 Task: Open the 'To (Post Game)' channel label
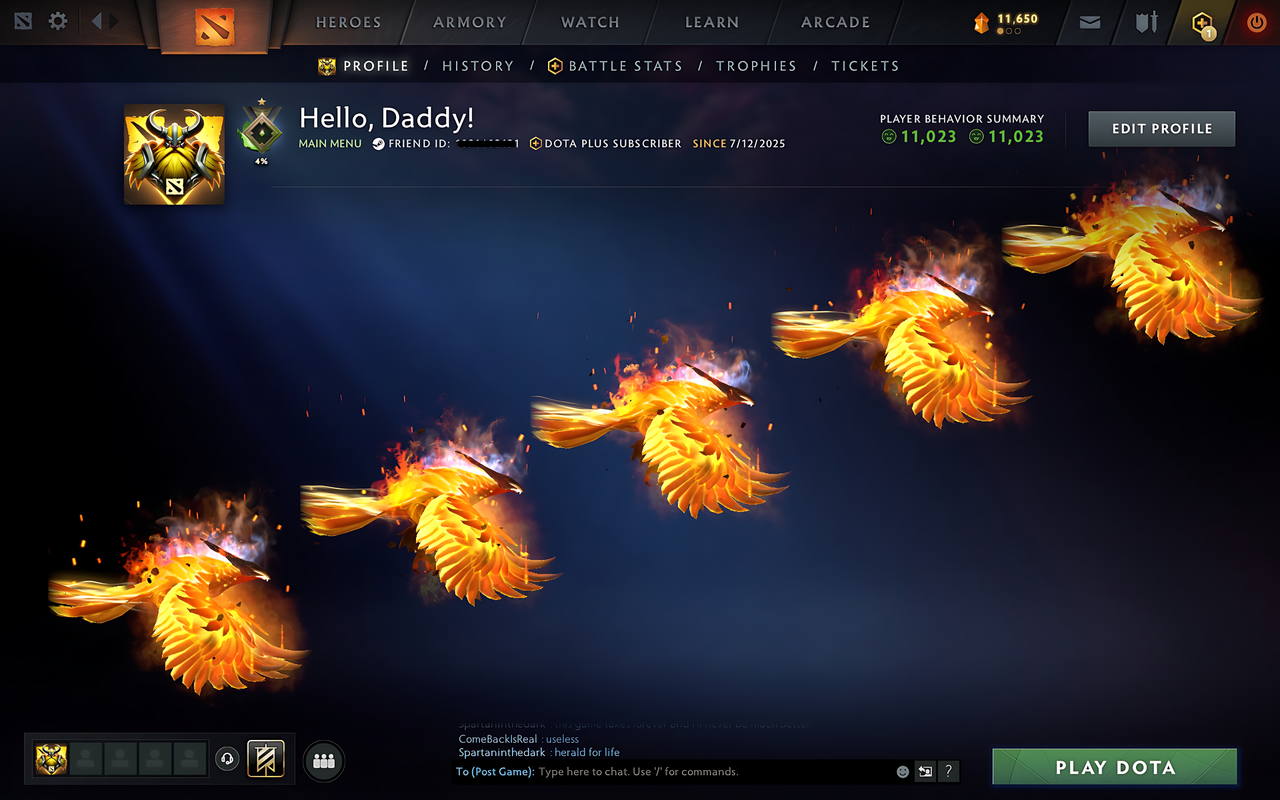click(493, 771)
